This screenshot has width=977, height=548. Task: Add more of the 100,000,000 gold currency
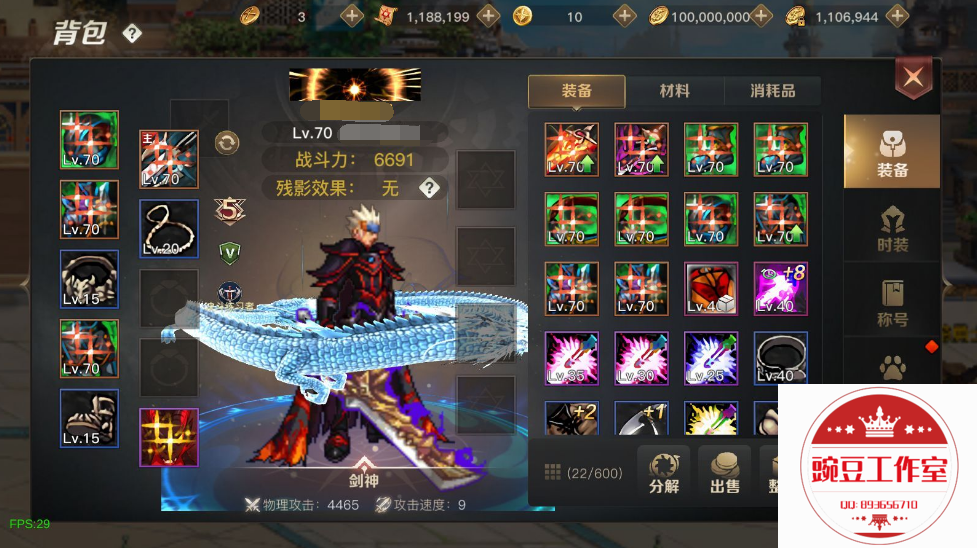pos(762,16)
